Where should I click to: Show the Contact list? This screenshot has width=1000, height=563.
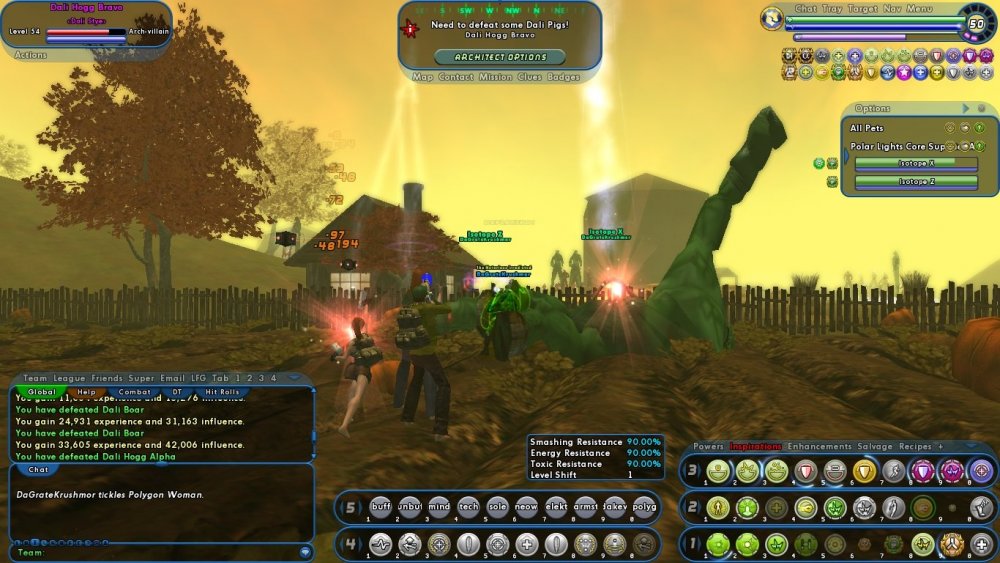point(455,77)
